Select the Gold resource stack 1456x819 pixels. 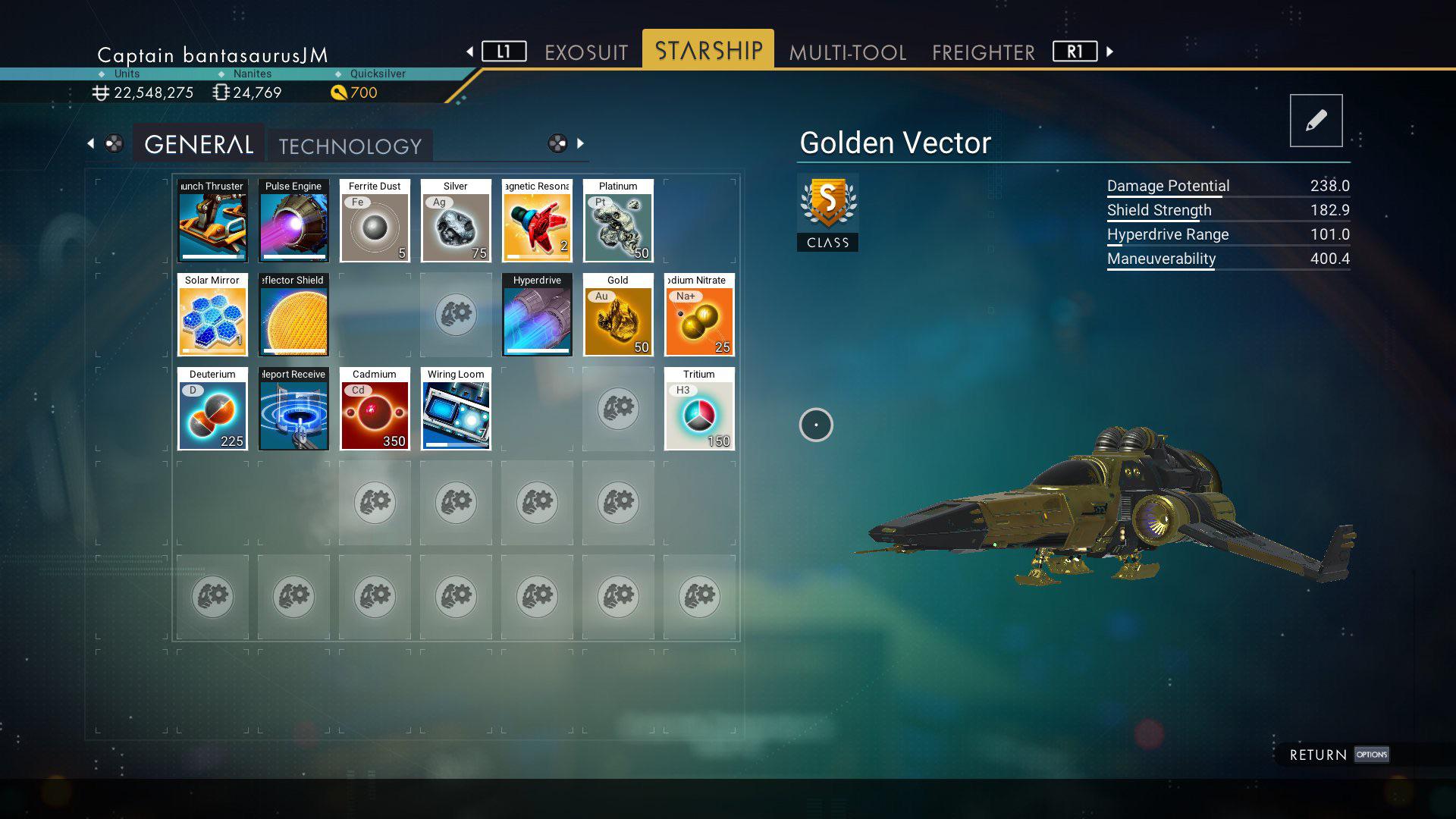[618, 316]
